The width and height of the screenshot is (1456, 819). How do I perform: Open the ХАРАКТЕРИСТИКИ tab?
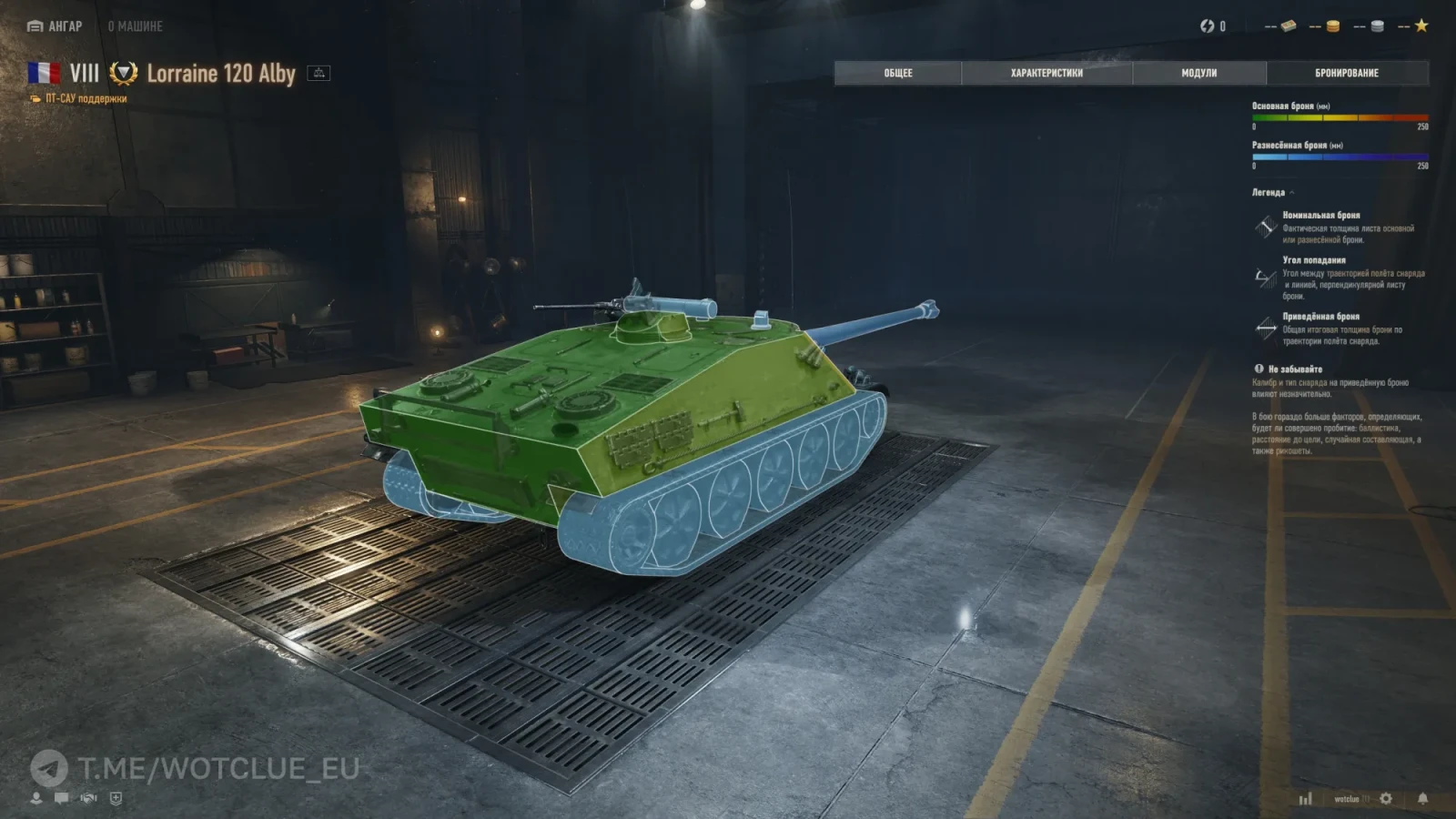click(x=1046, y=73)
